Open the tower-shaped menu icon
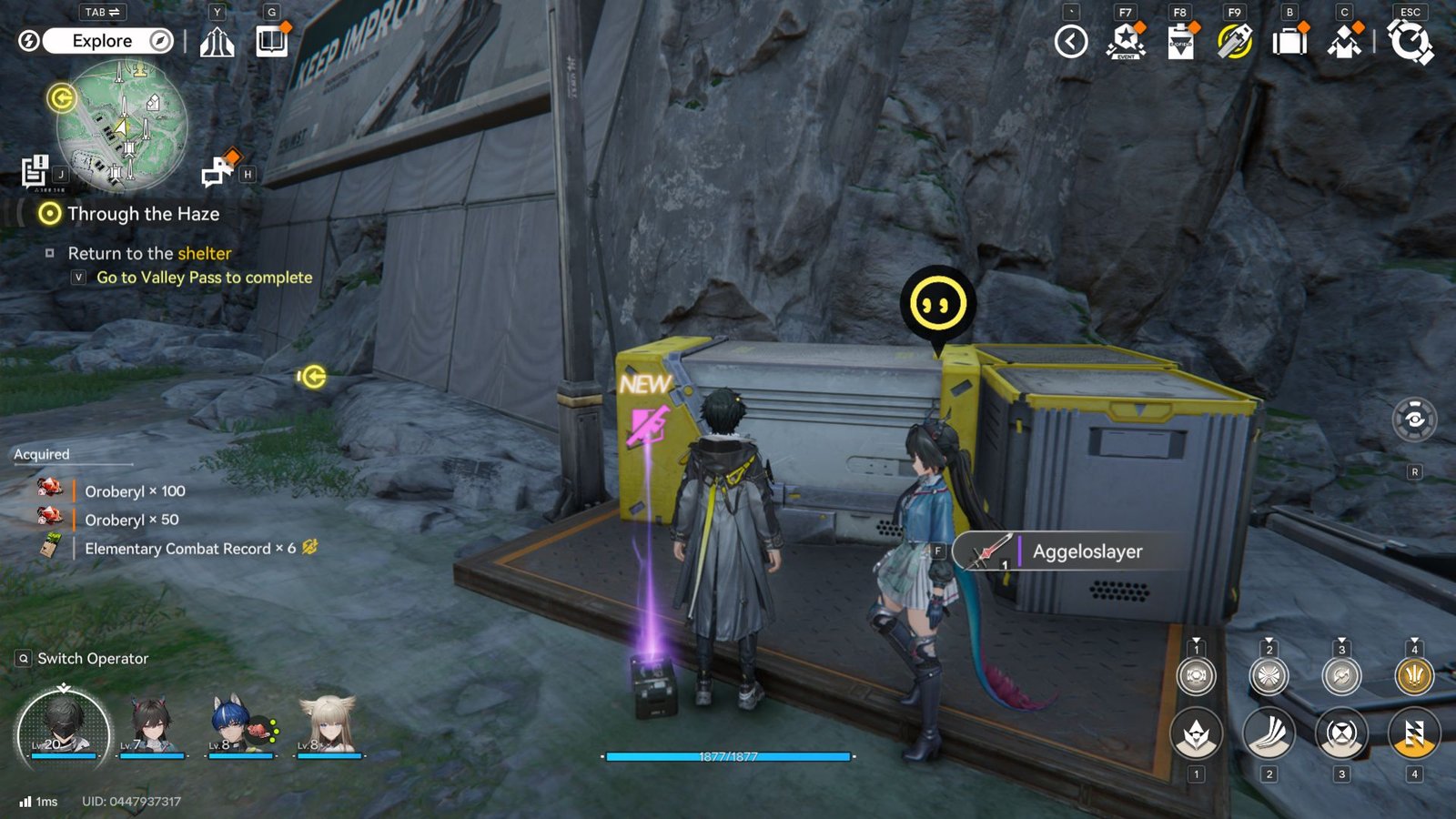 [x=217, y=42]
